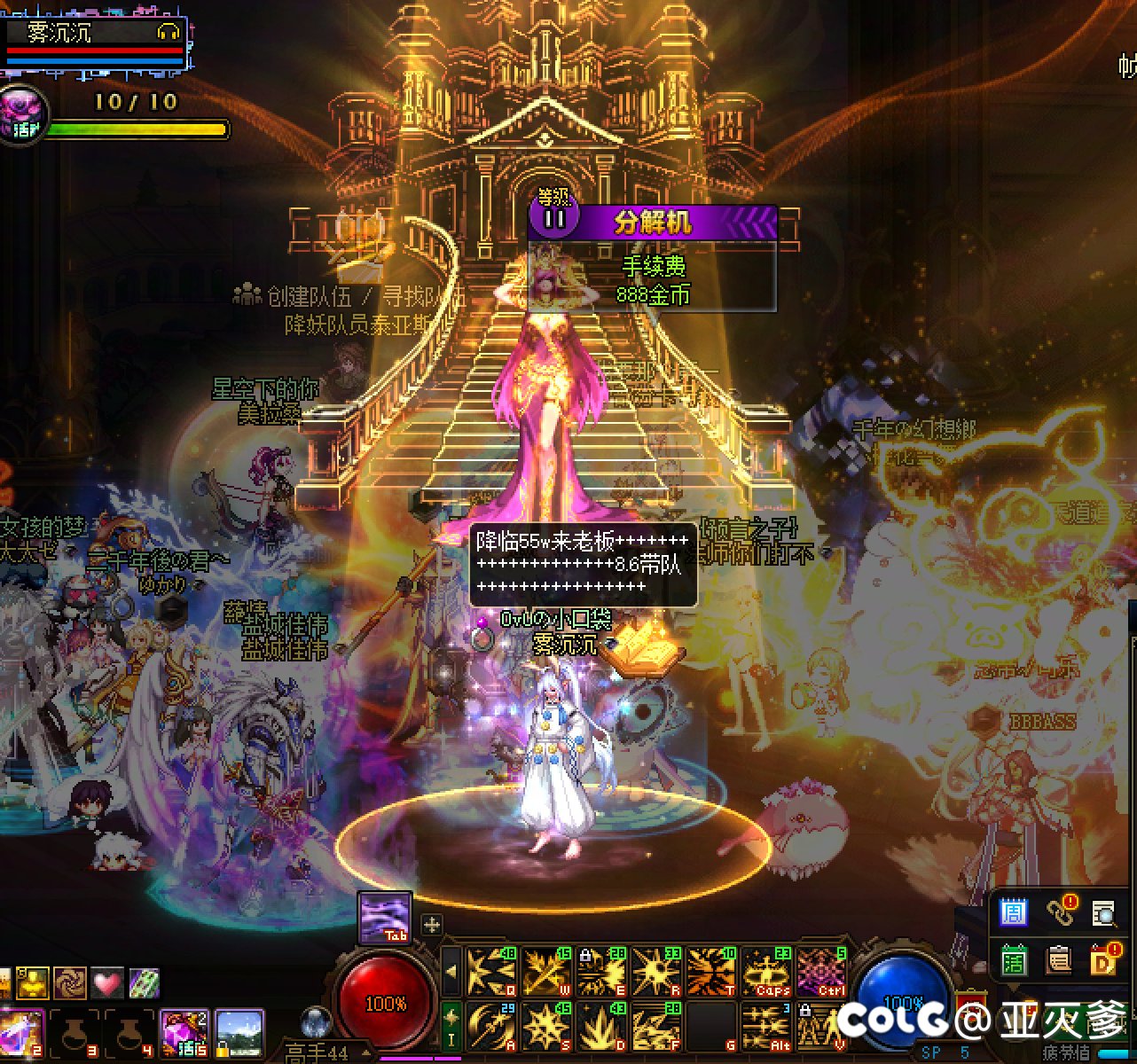Cast the orange burst skill on T

[x=710, y=971]
